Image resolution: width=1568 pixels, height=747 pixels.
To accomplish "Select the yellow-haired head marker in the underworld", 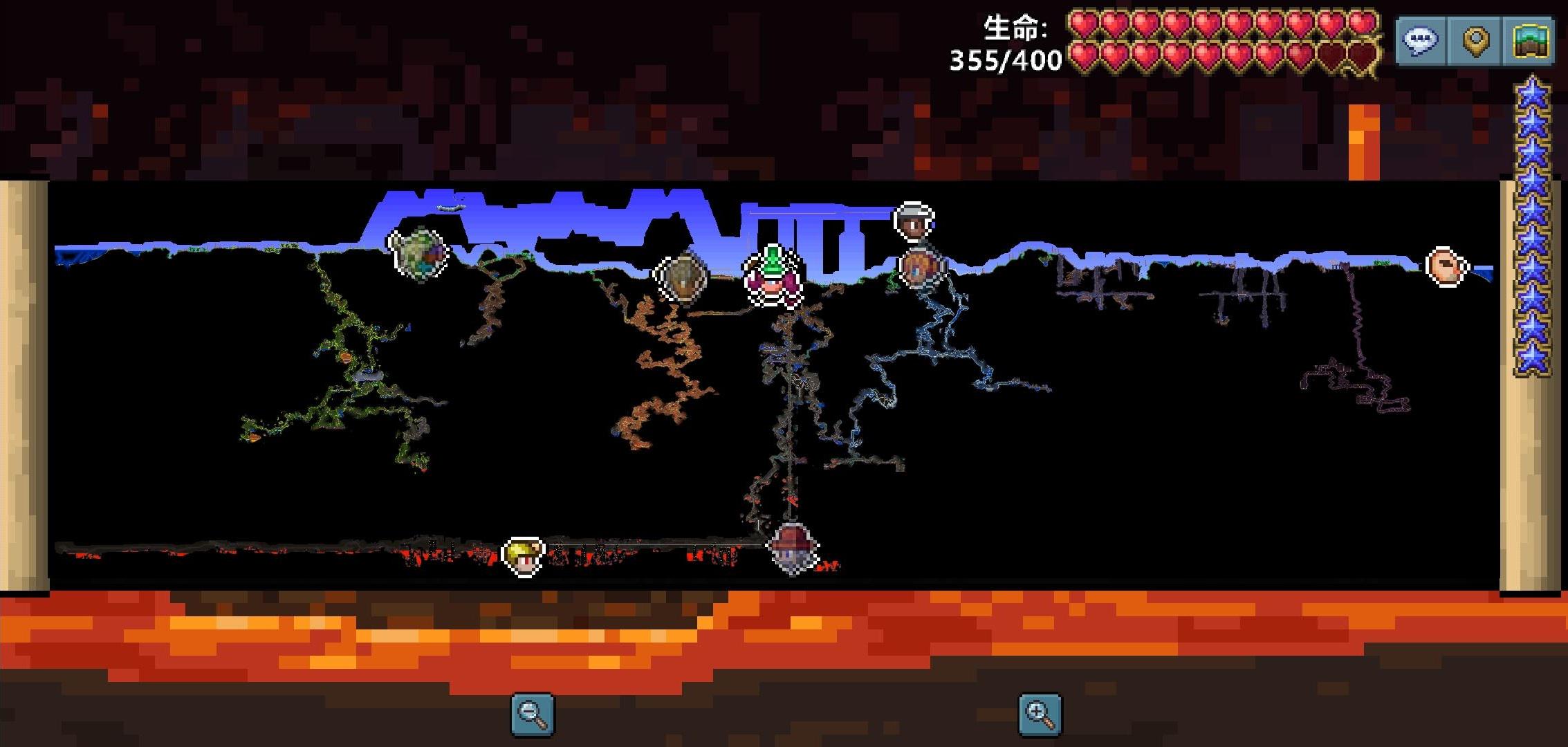I will (x=524, y=555).
